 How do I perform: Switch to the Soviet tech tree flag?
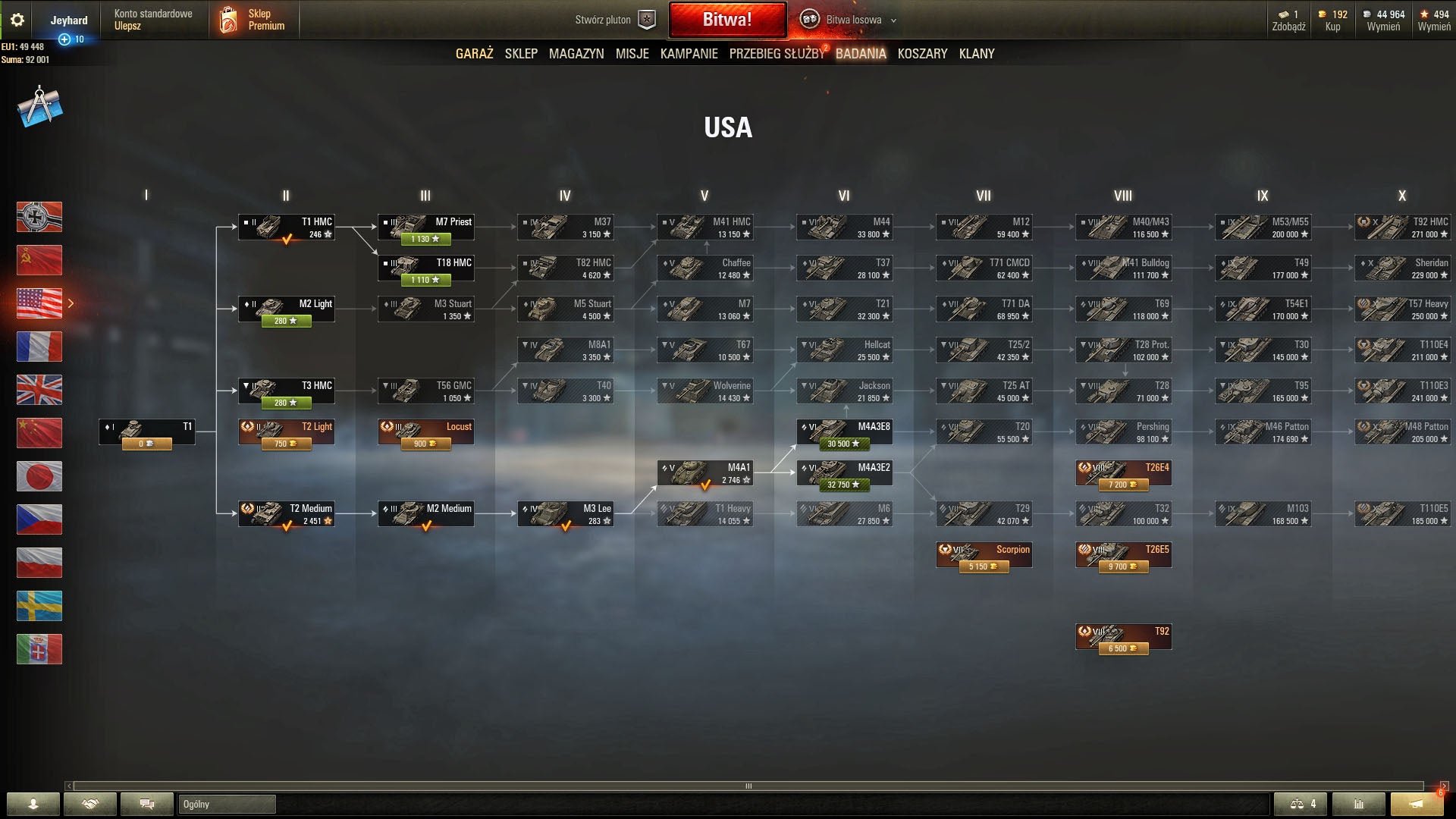tap(39, 260)
